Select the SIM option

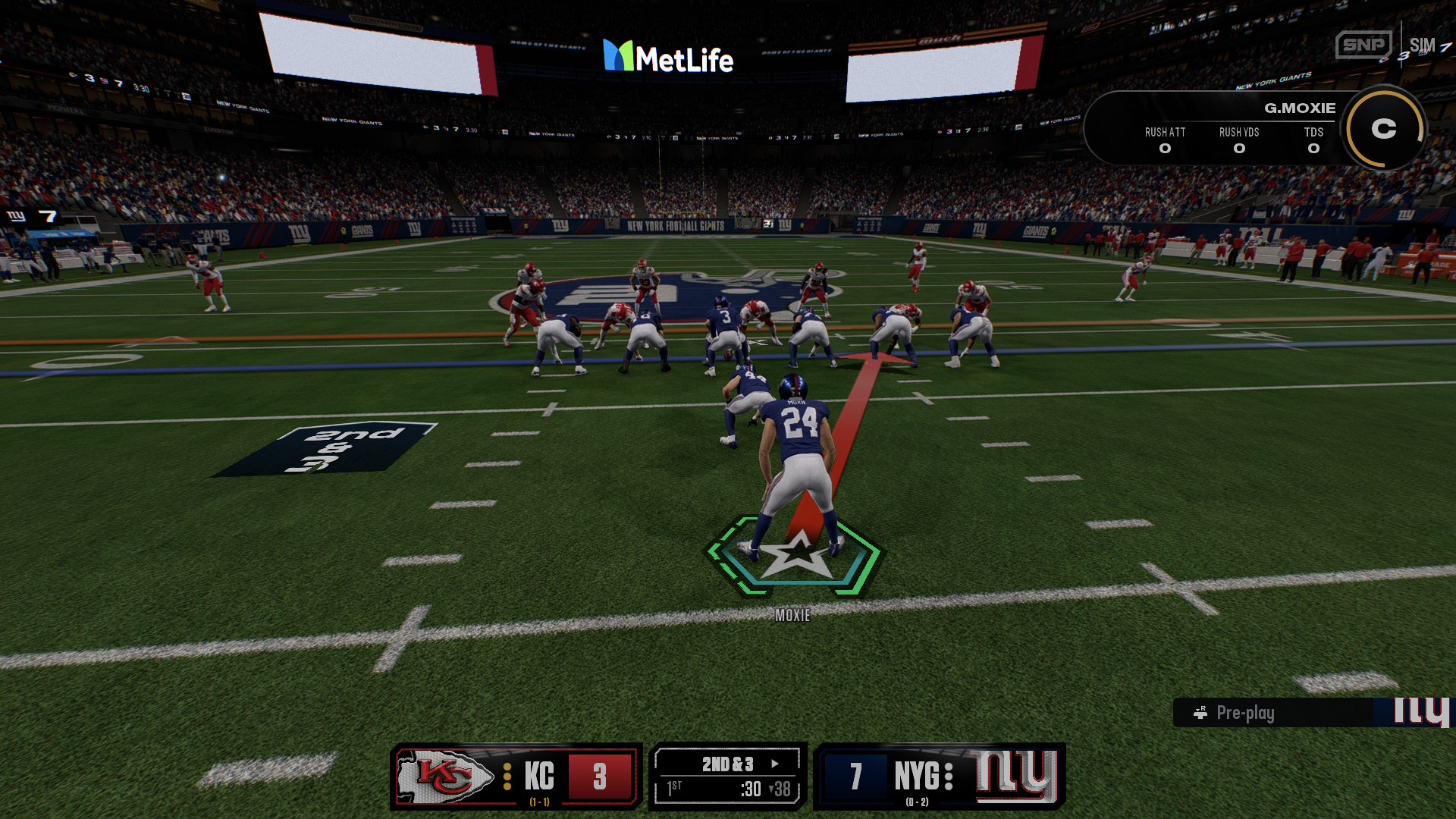tap(1422, 45)
